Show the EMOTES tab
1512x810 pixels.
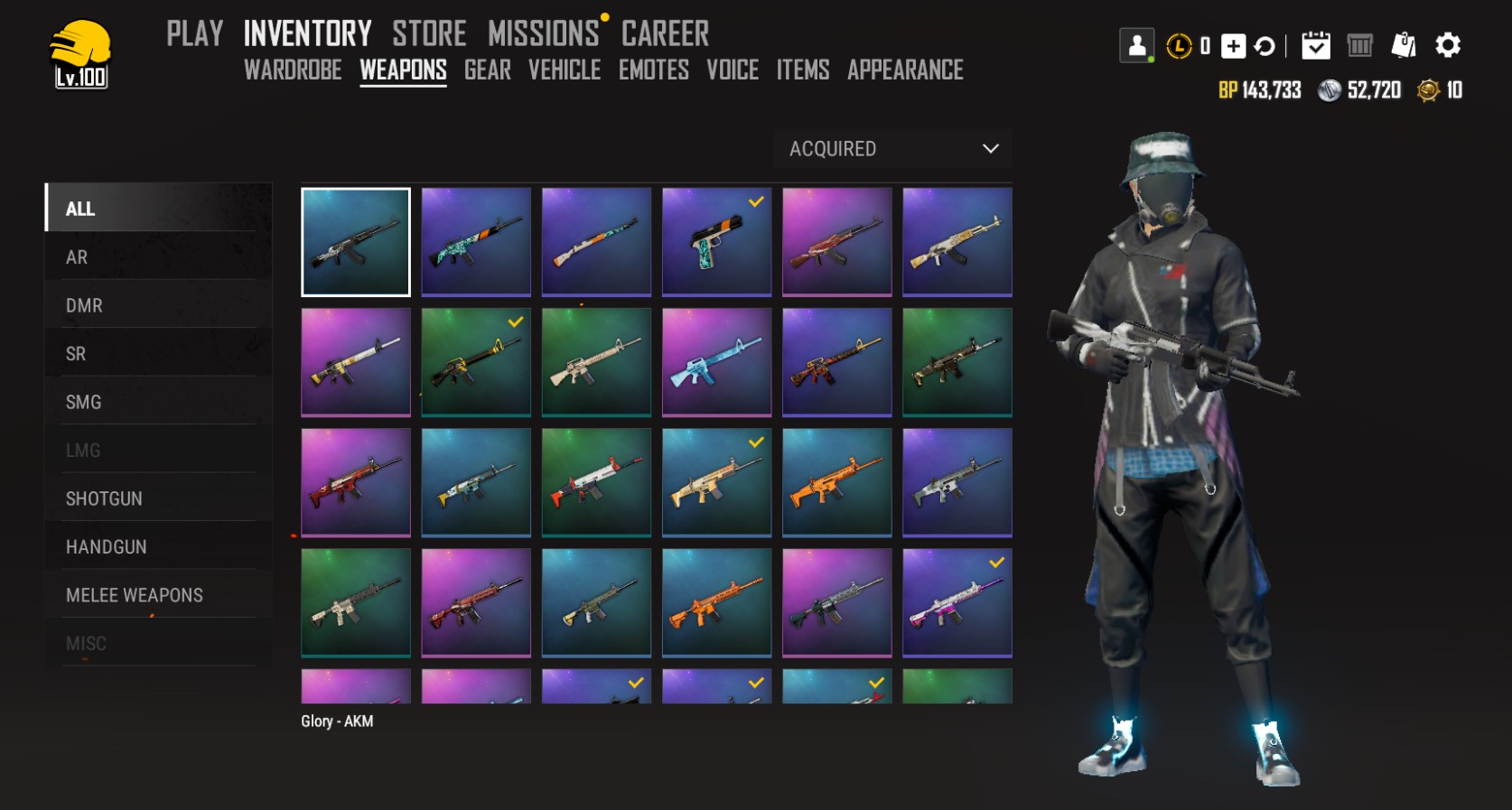(653, 70)
